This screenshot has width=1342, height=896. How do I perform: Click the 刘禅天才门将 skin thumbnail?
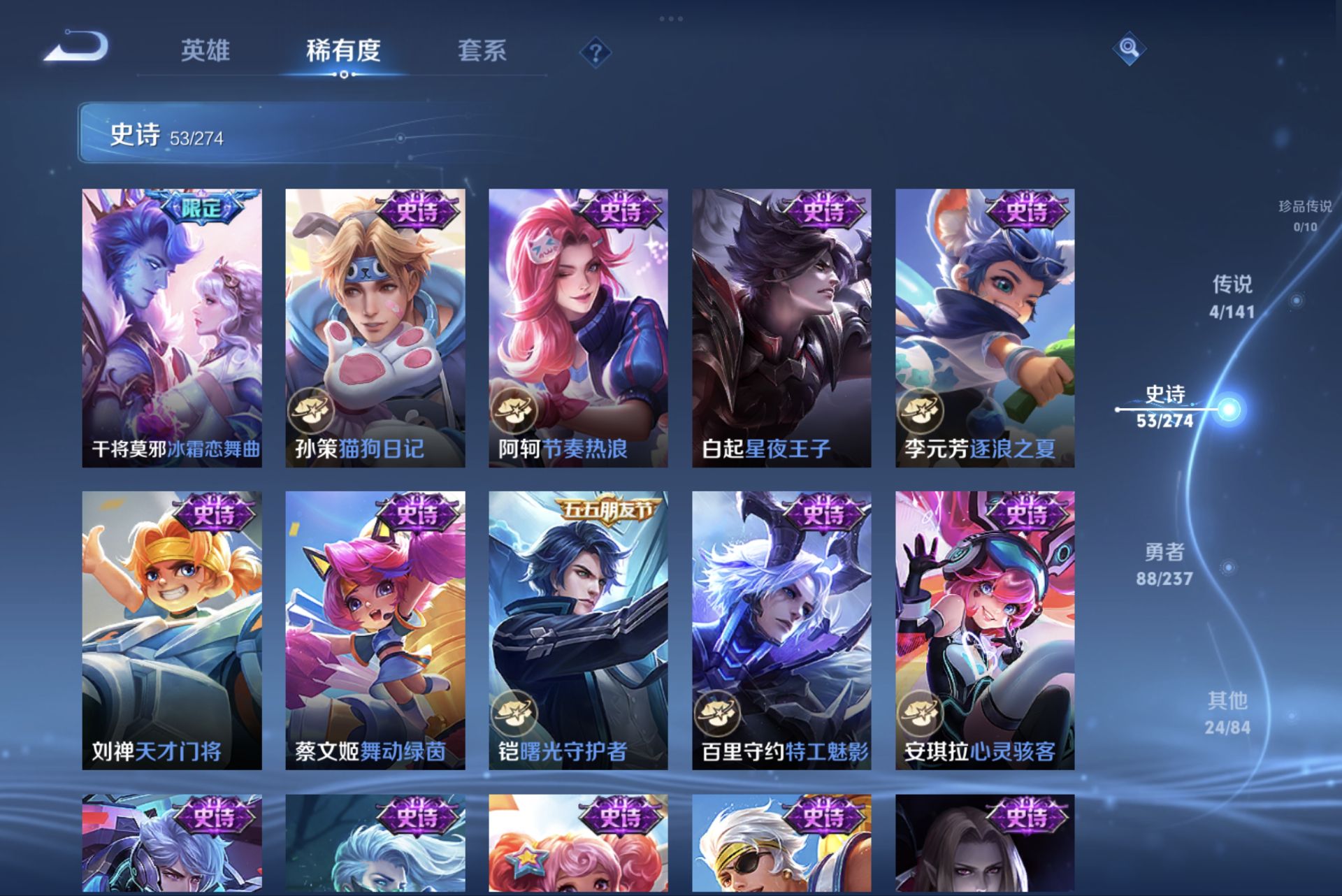click(171, 629)
